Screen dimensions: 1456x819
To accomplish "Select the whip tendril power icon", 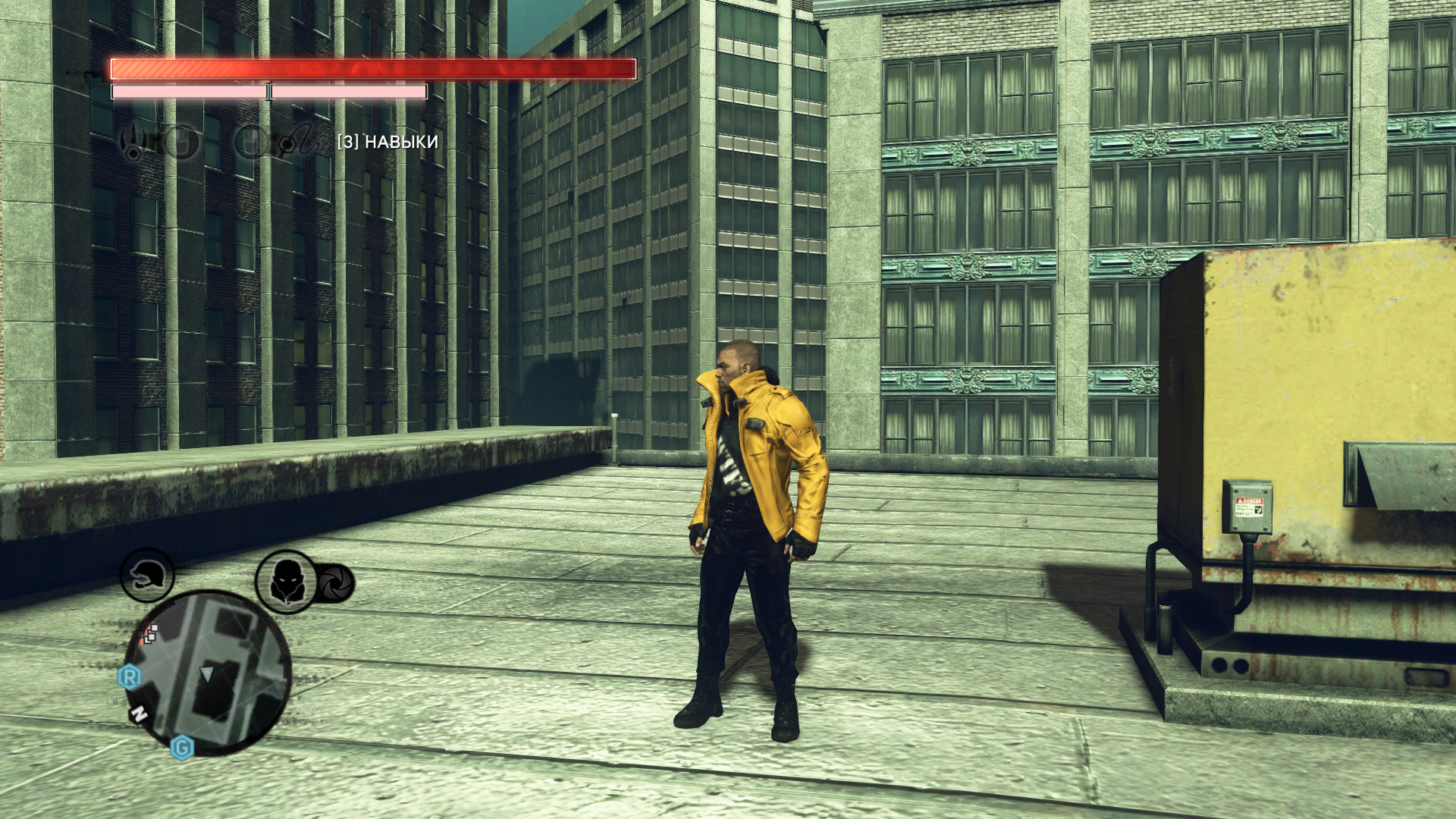I will click(x=297, y=141).
